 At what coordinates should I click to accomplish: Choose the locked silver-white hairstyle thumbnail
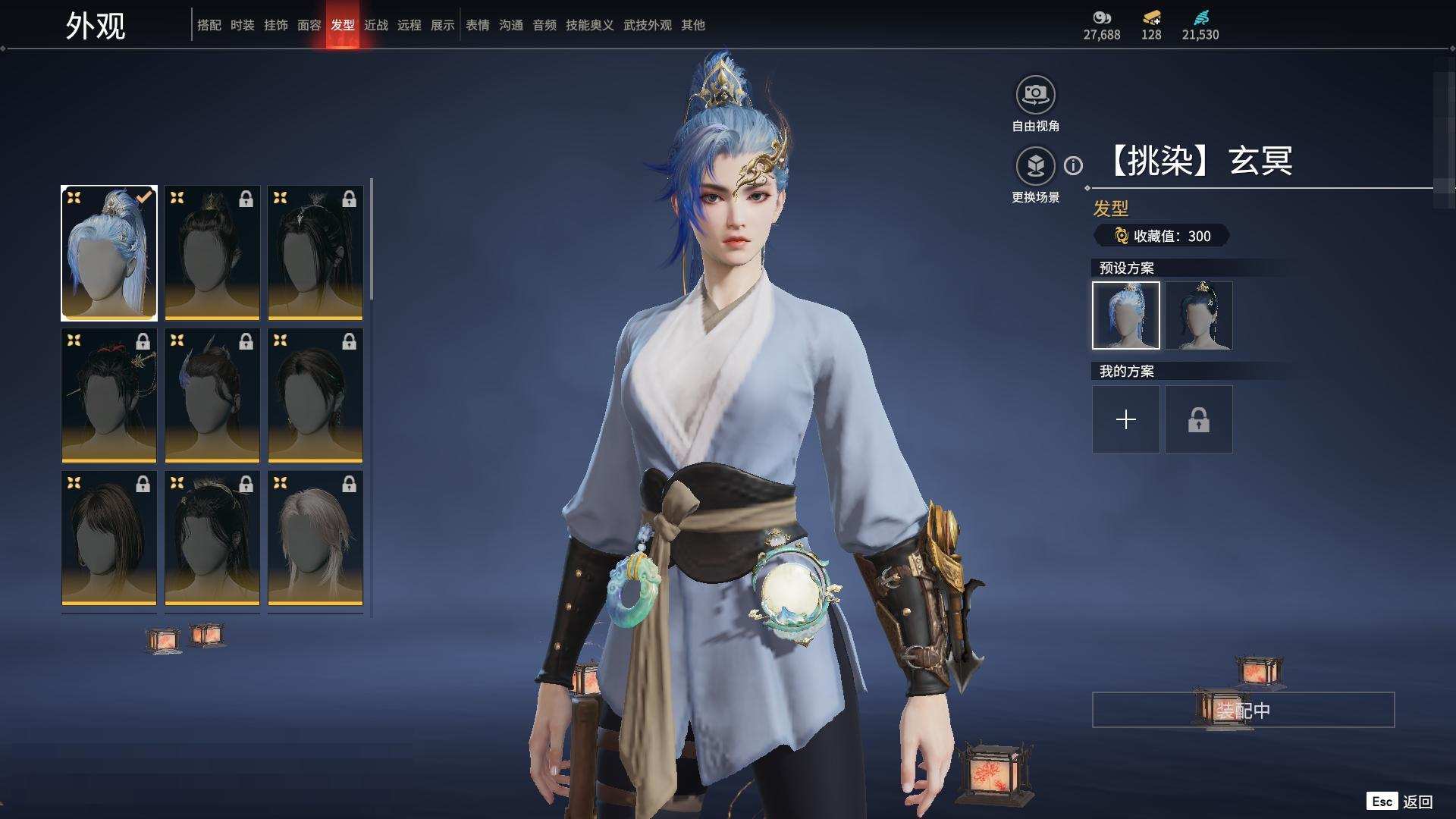coord(315,538)
